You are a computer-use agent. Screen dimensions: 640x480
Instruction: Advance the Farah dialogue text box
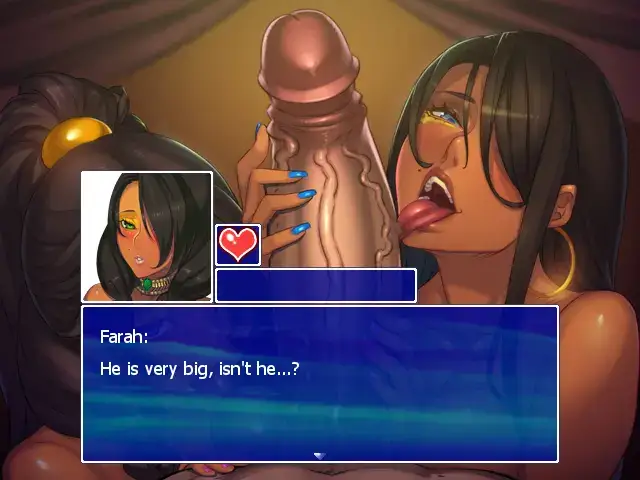pyautogui.click(x=319, y=384)
